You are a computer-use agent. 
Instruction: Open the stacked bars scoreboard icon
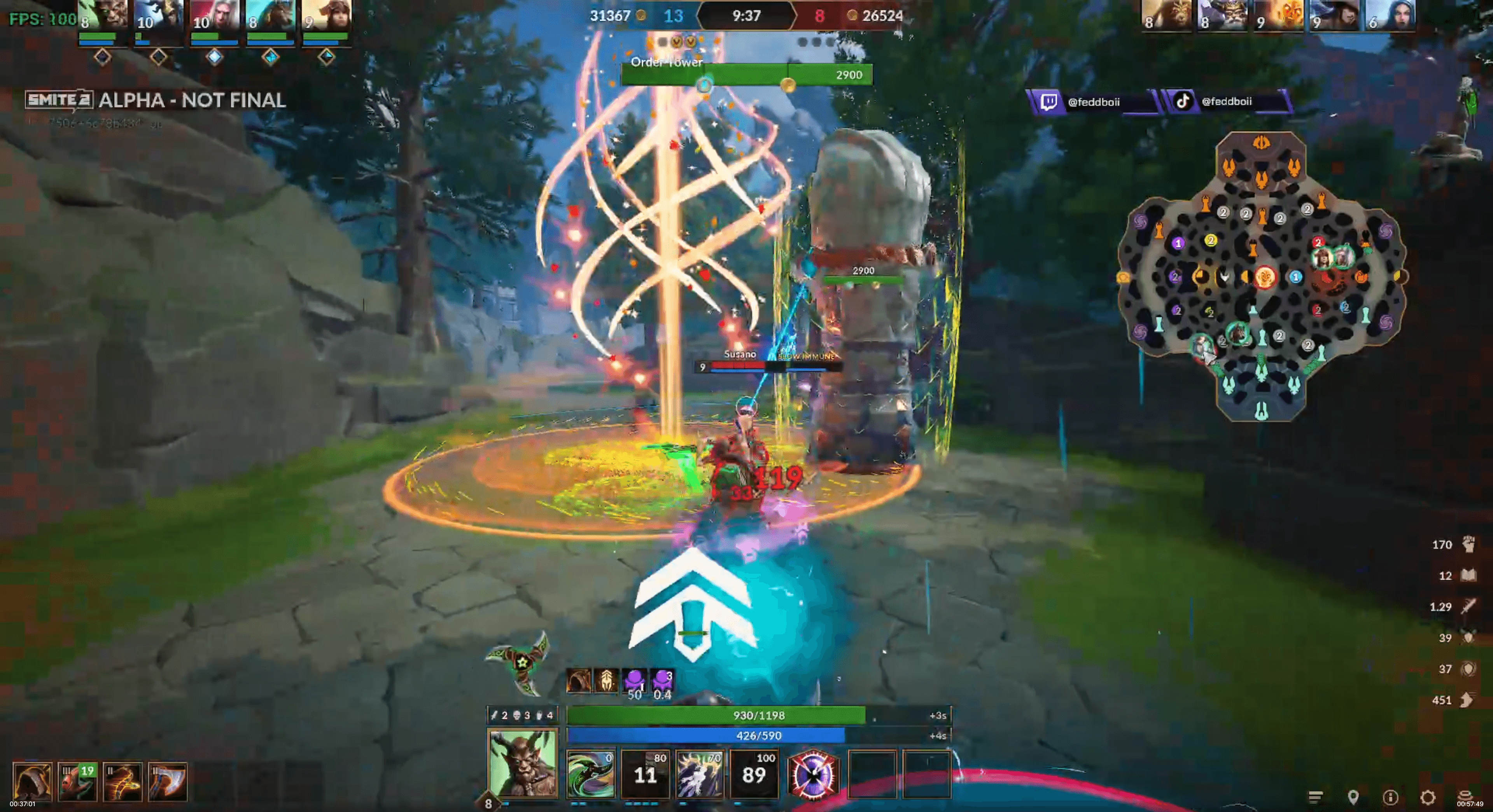click(1316, 798)
